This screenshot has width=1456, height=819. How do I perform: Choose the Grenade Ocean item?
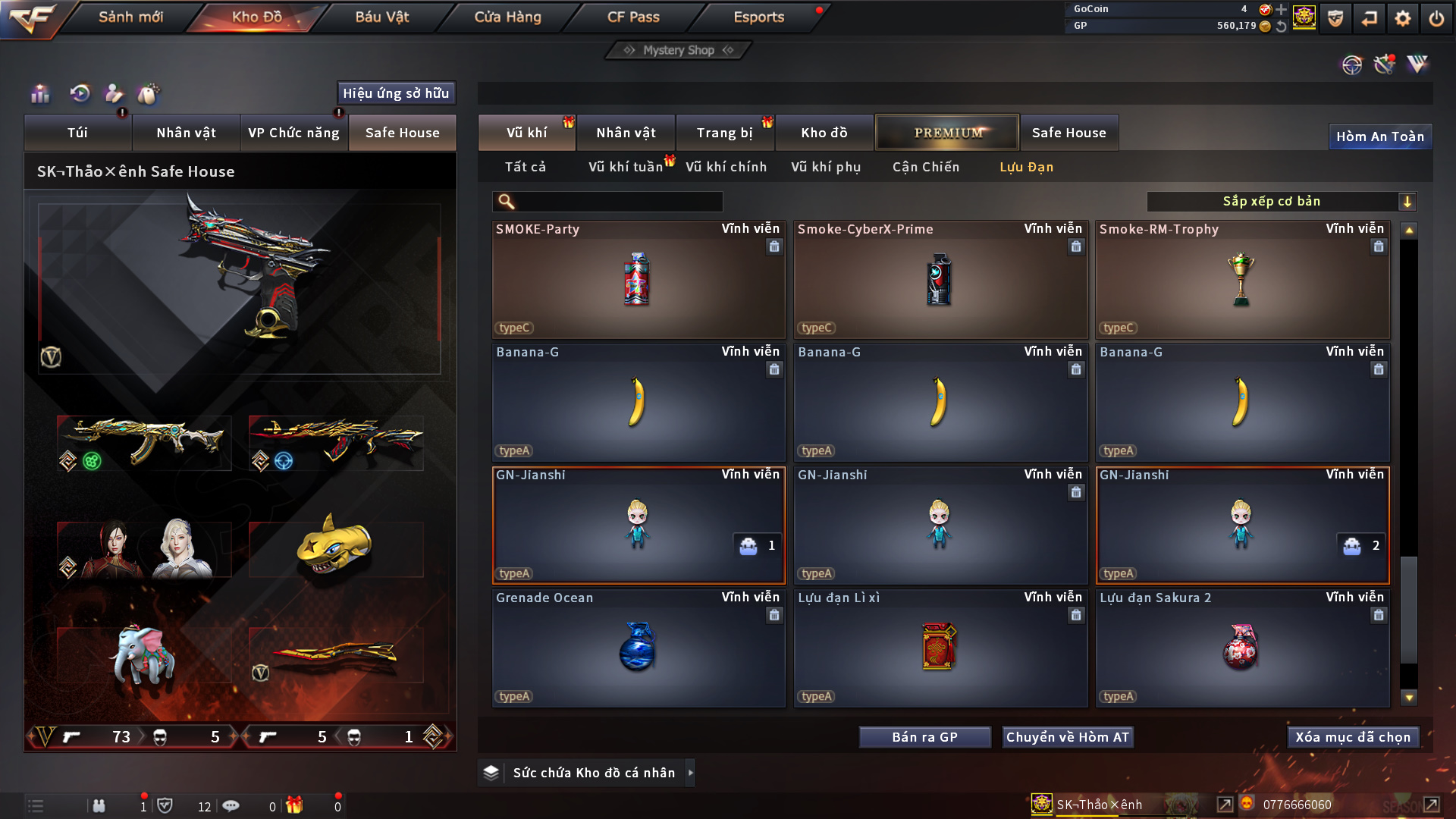638,648
